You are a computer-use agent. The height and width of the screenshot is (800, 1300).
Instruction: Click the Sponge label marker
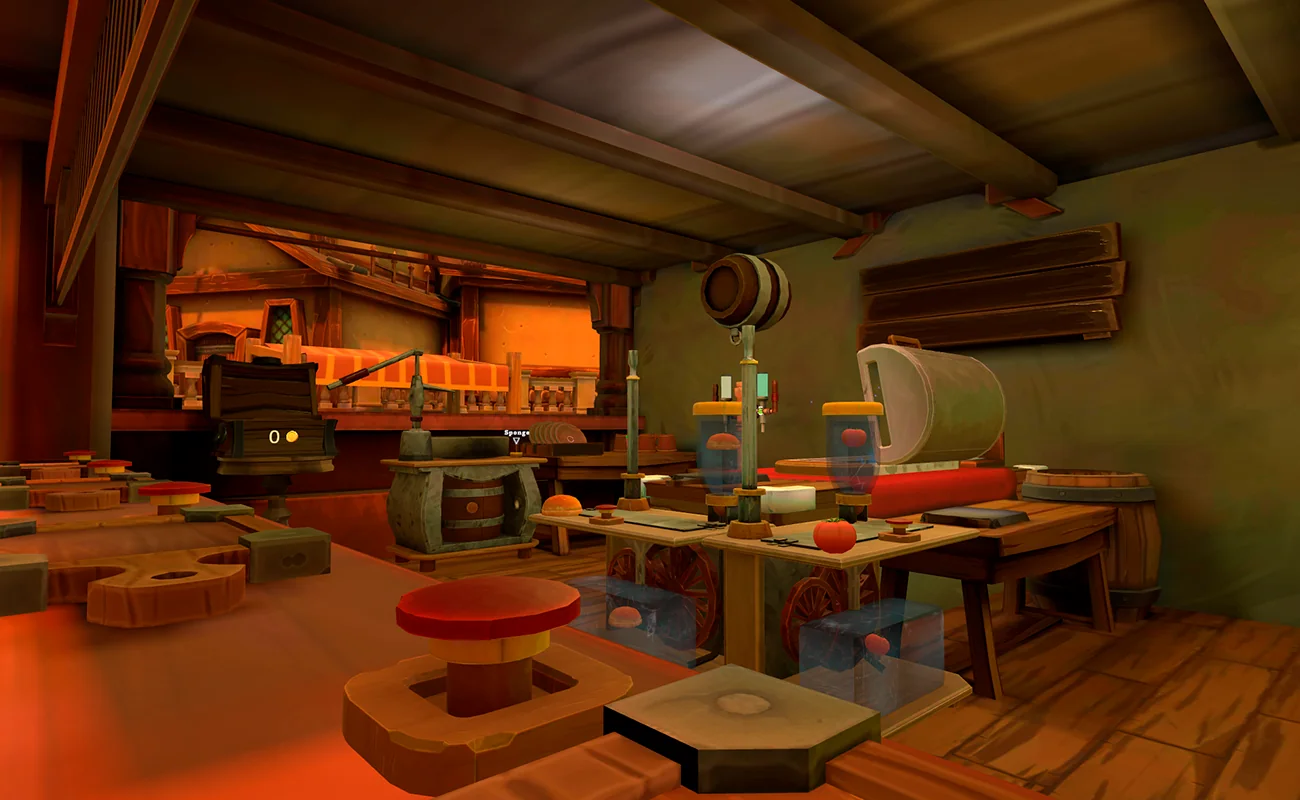click(516, 435)
